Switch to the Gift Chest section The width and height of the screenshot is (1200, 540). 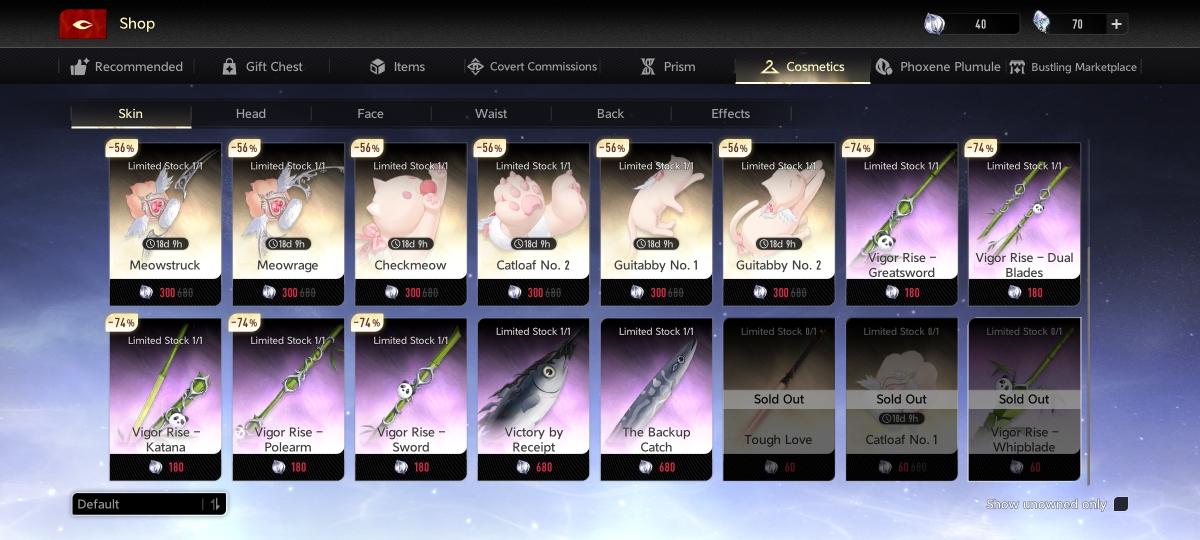point(262,67)
